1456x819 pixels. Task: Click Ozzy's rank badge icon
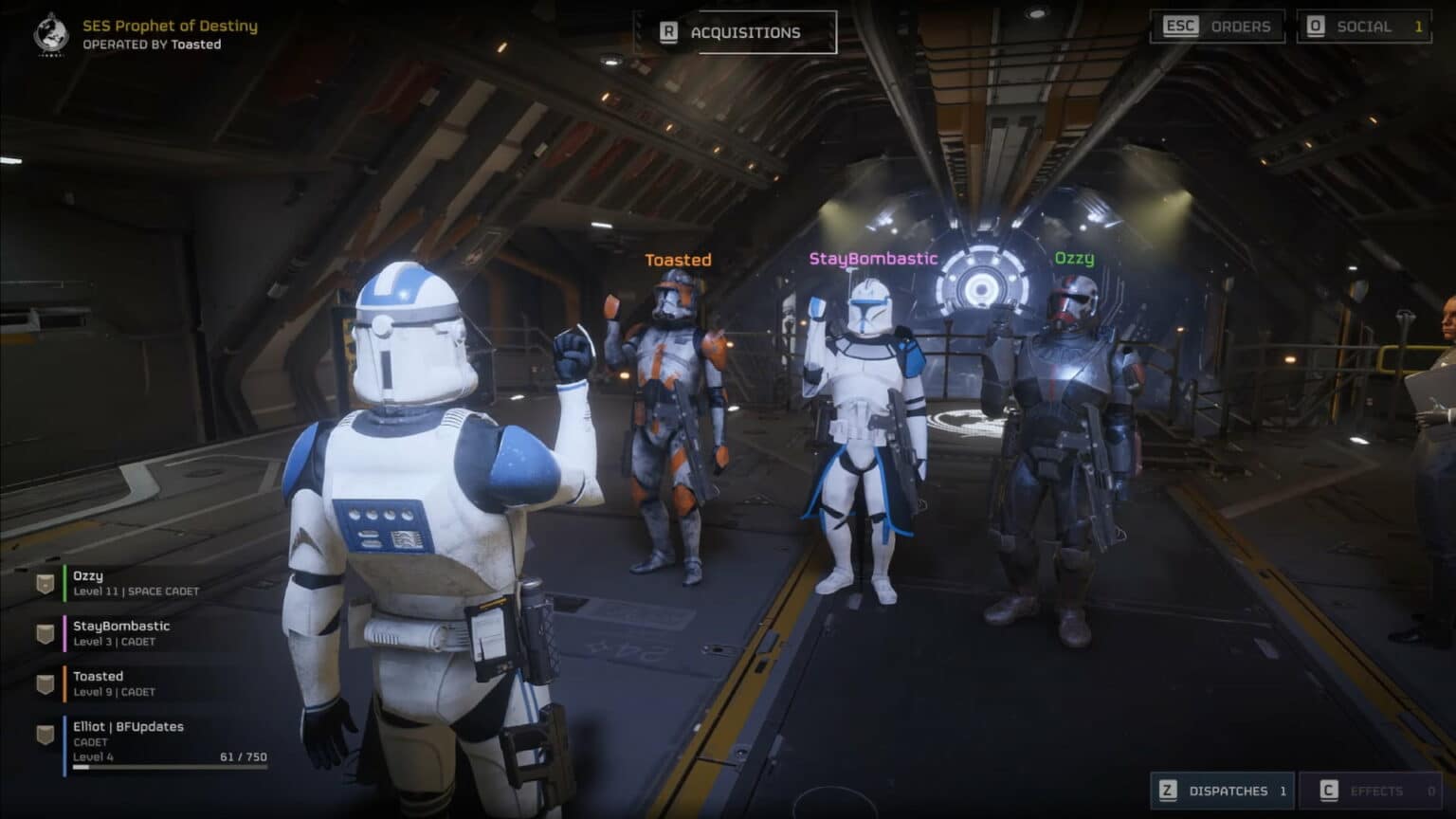coord(44,582)
